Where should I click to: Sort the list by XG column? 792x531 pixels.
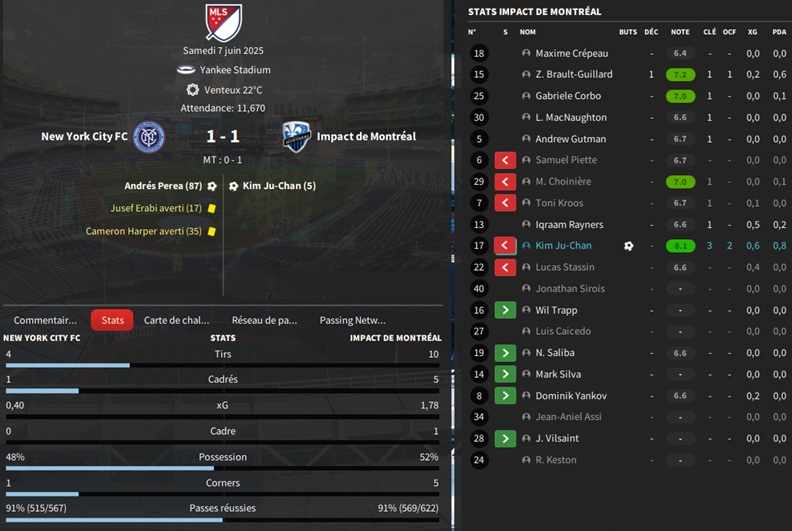click(x=752, y=32)
